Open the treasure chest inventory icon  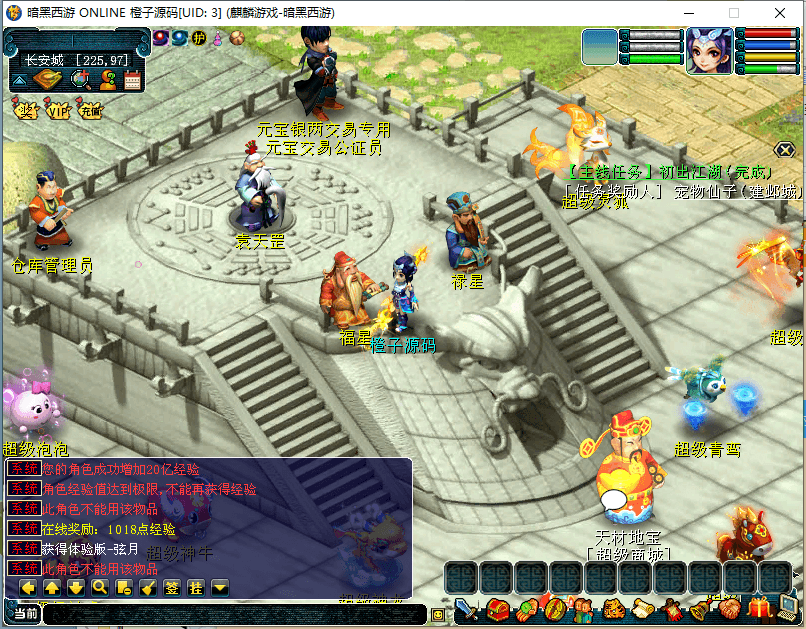[x=497, y=609]
